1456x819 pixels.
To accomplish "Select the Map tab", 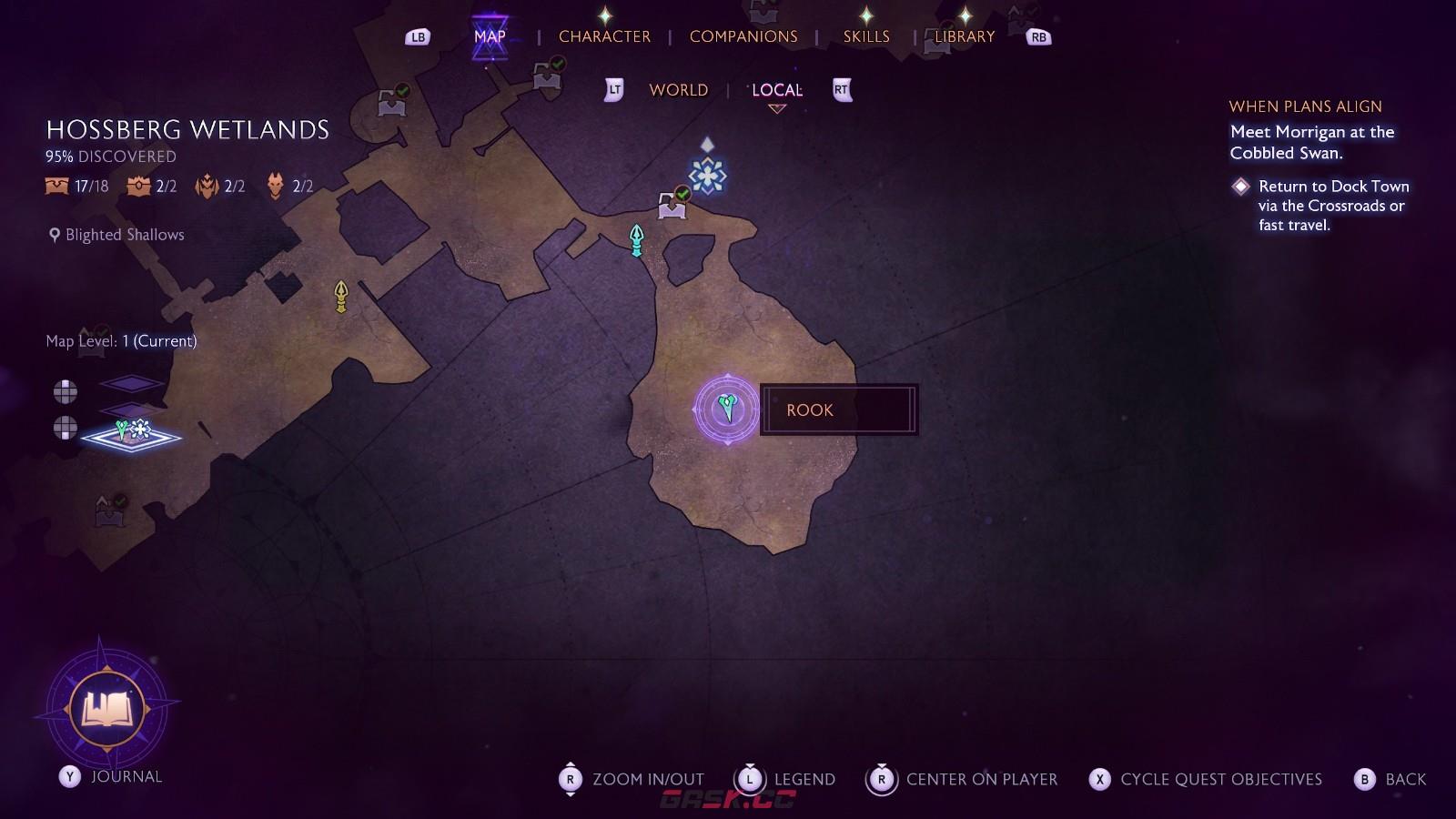I will pyautogui.click(x=490, y=36).
